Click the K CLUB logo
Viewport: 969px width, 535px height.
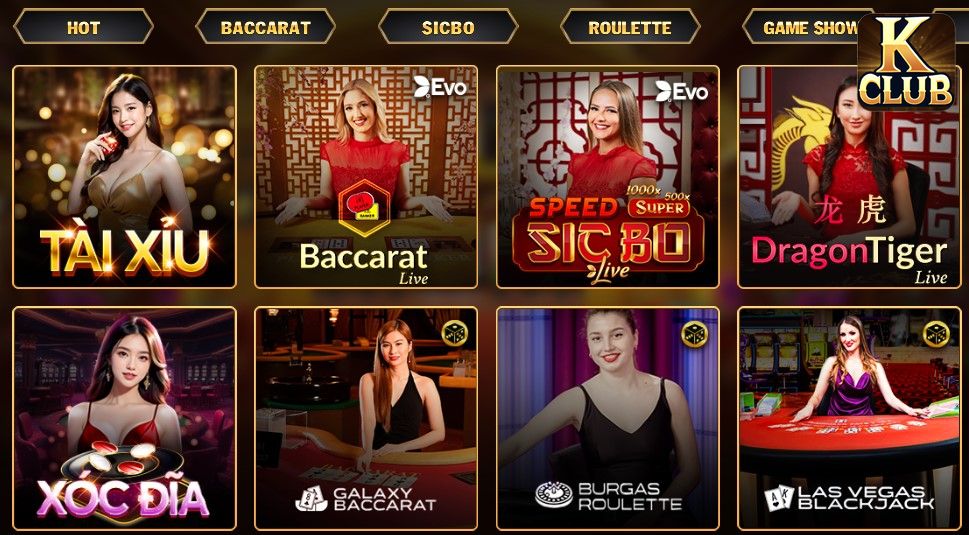pyautogui.click(x=906, y=62)
